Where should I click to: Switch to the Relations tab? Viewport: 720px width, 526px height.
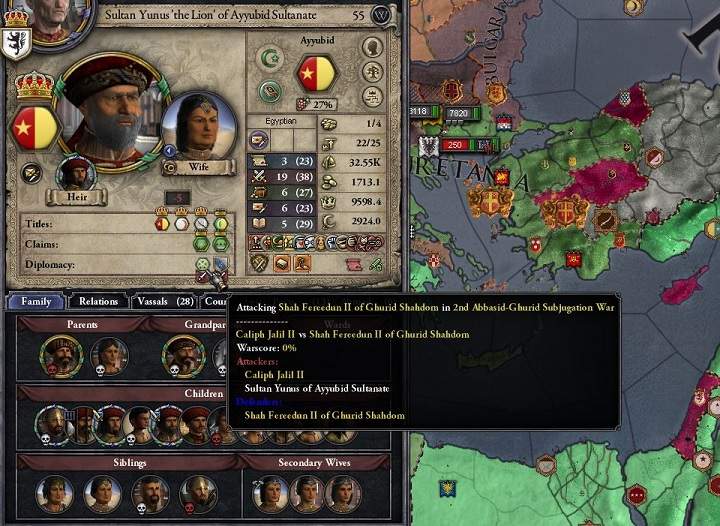pyautogui.click(x=98, y=301)
